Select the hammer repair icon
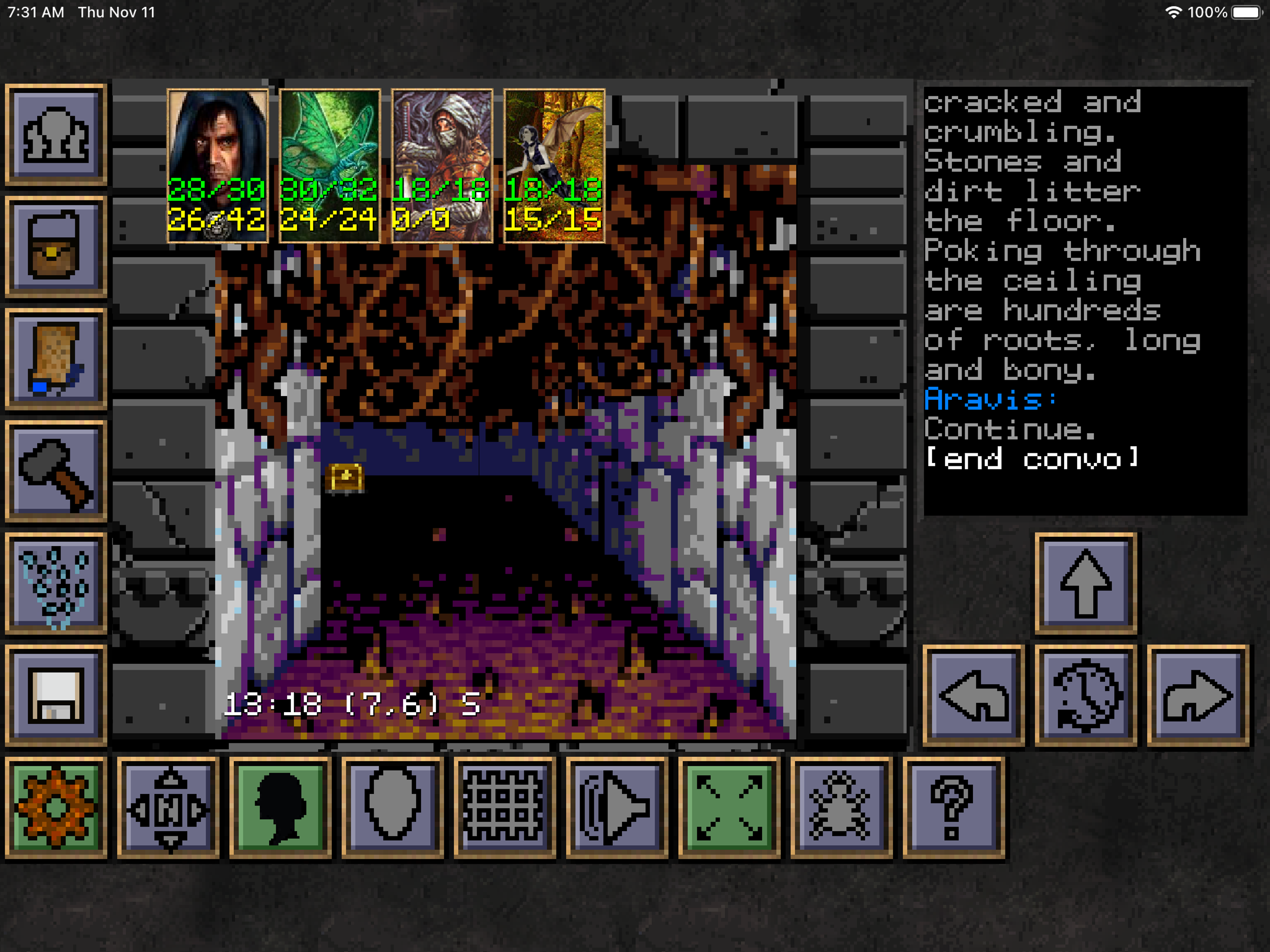The width and height of the screenshot is (1270, 952). (x=56, y=471)
